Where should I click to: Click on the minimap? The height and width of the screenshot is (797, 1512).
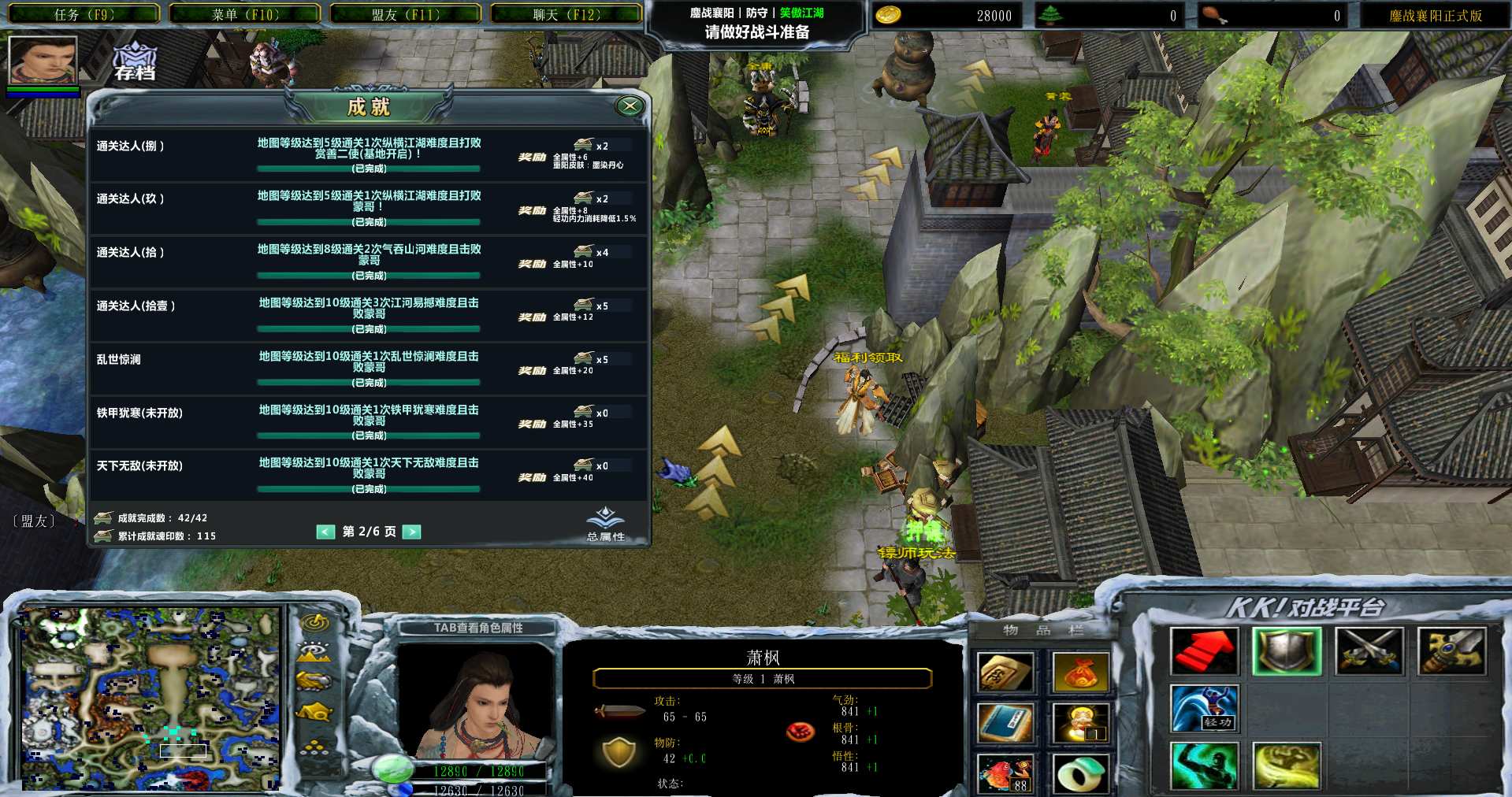coord(150,698)
